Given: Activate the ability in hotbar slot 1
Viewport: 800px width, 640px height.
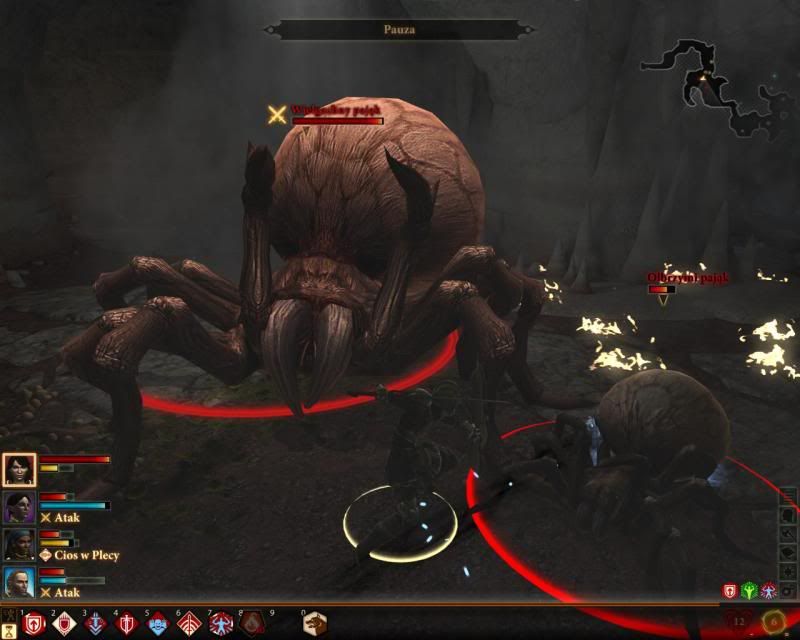Looking at the screenshot, I should tap(34, 624).
